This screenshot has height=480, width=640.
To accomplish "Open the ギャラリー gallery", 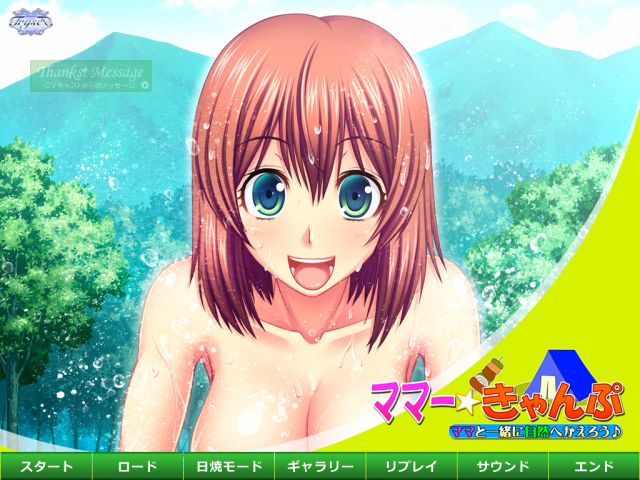I will (320, 466).
